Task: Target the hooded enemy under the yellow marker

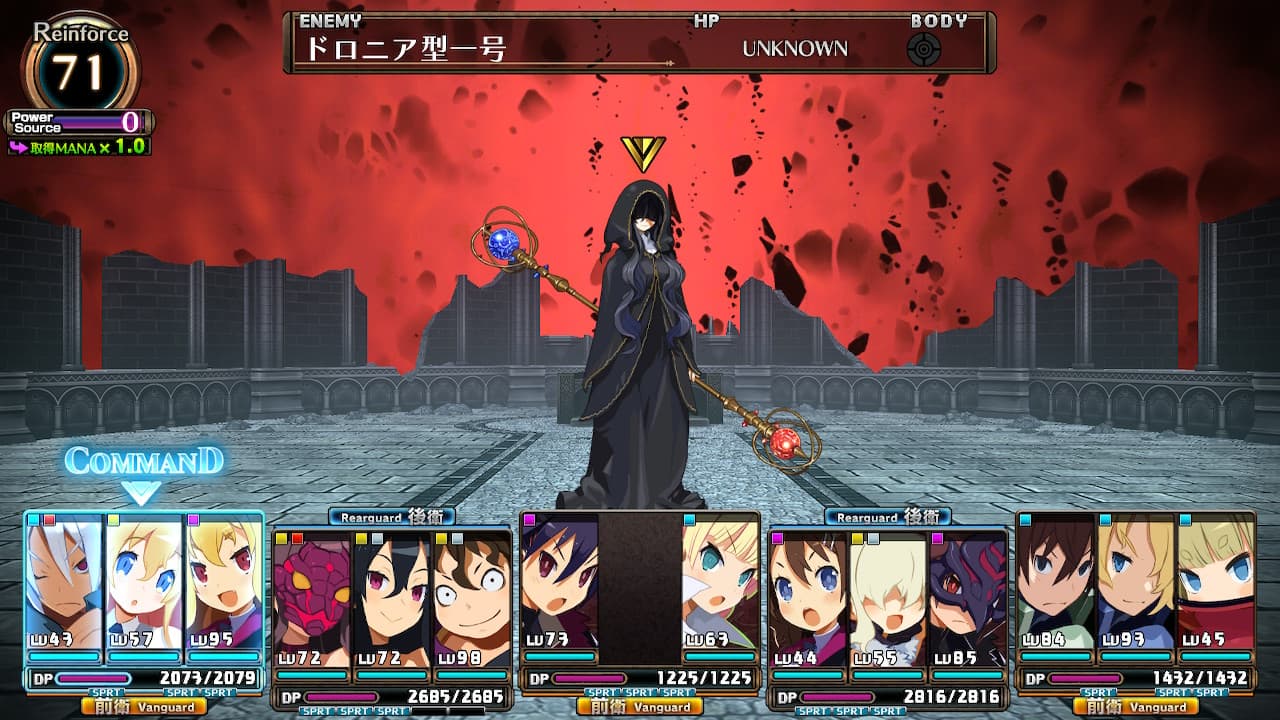Action: pyautogui.click(x=640, y=340)
